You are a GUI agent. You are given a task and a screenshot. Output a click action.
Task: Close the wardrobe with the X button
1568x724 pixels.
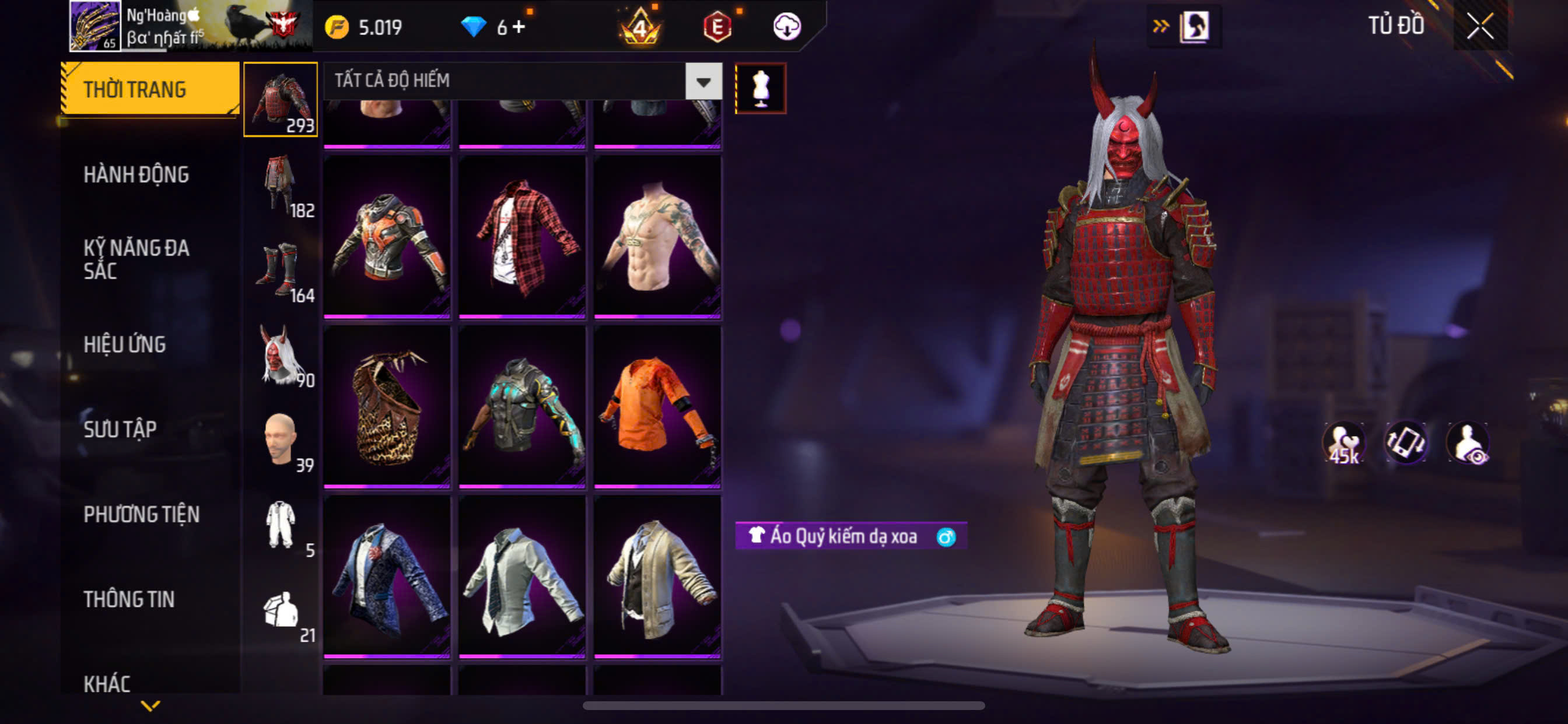1480,26
